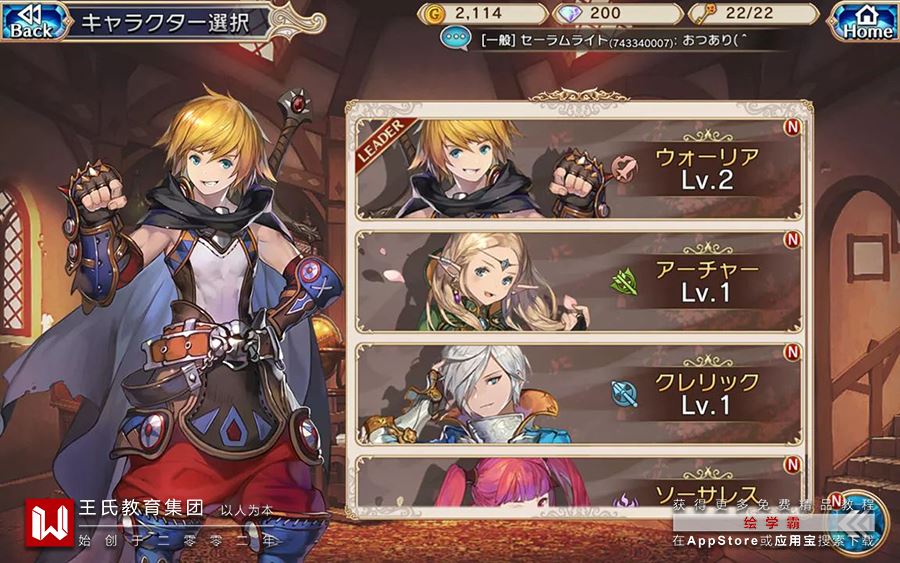Open the chat speech bubble icon
900x563 pixels.
click(x=456, y=40)
